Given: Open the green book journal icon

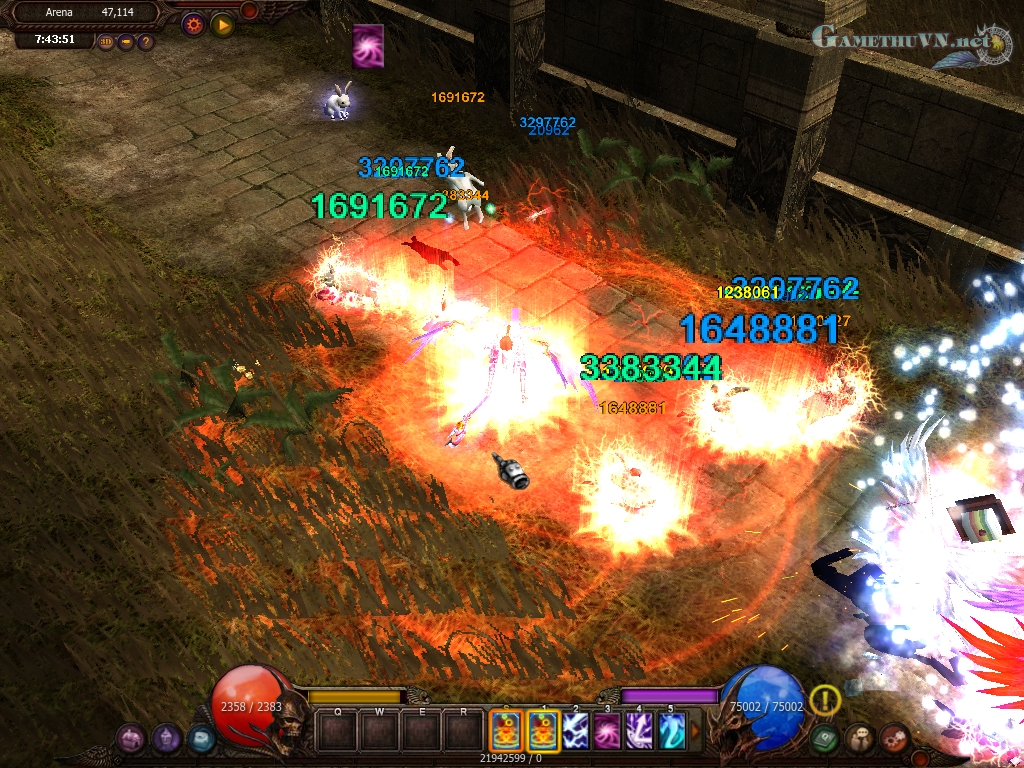Looking at the screenshot, I should (x=824, y=739).
